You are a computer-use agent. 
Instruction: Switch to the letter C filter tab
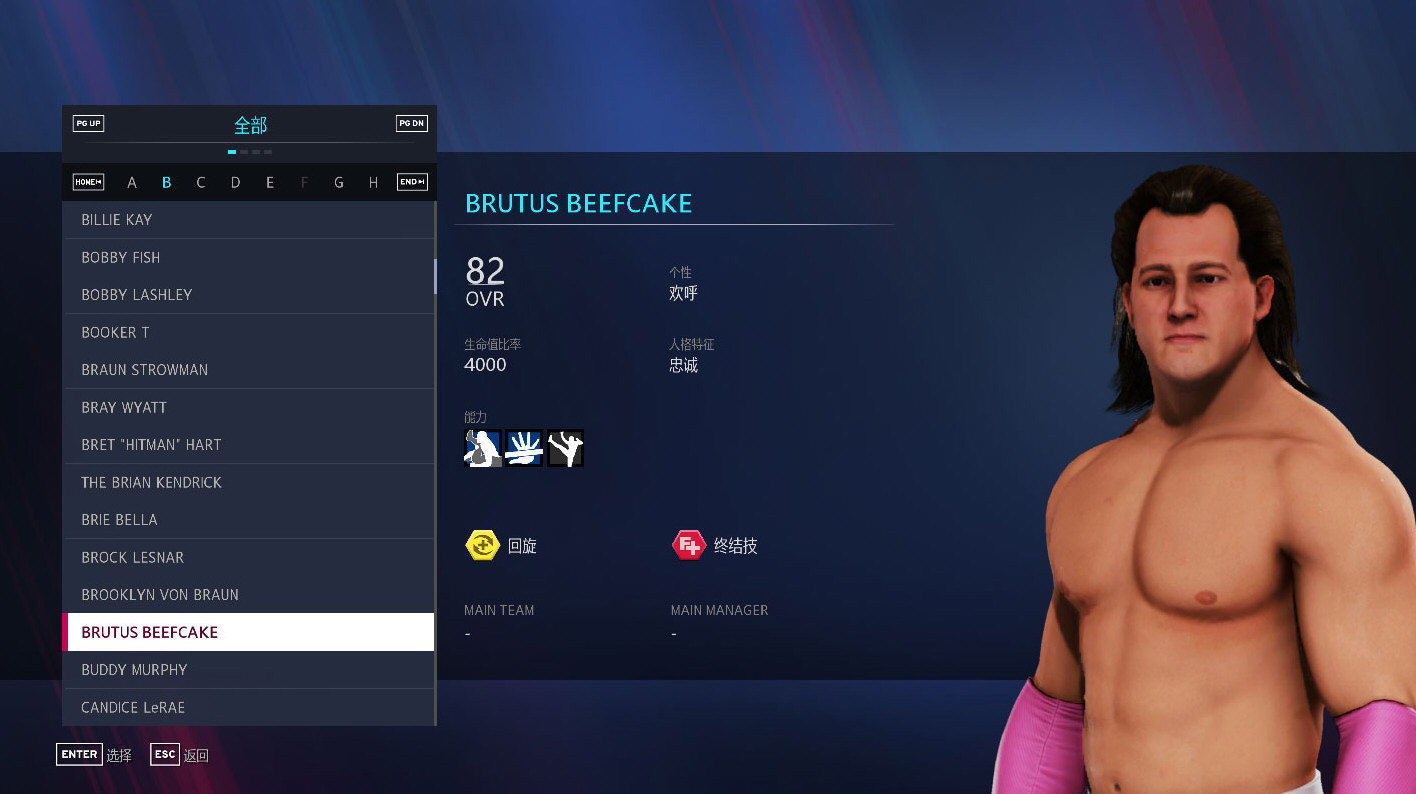200,182
